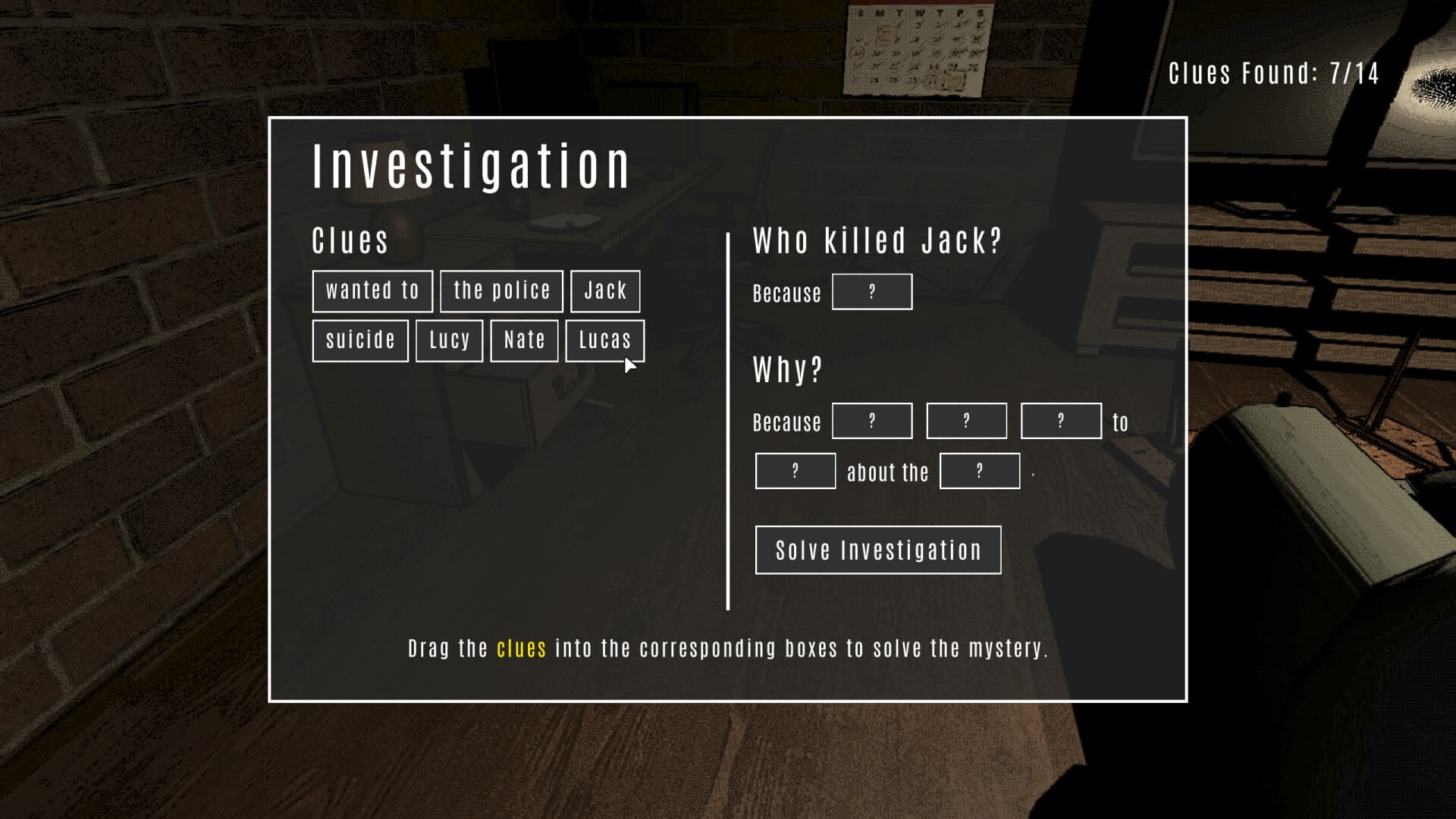
Task: Click the second question-mark slot in Why section
Action: 966,420
